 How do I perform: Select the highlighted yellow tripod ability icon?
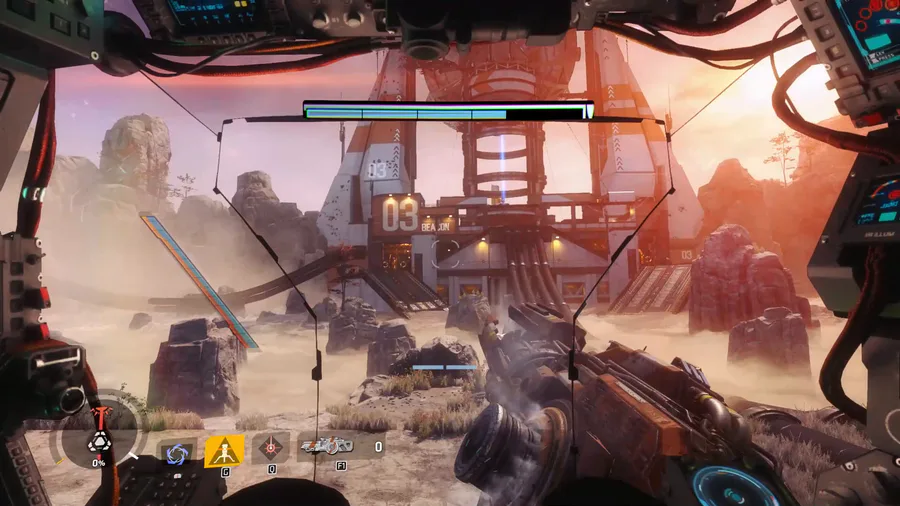[224, 451]
